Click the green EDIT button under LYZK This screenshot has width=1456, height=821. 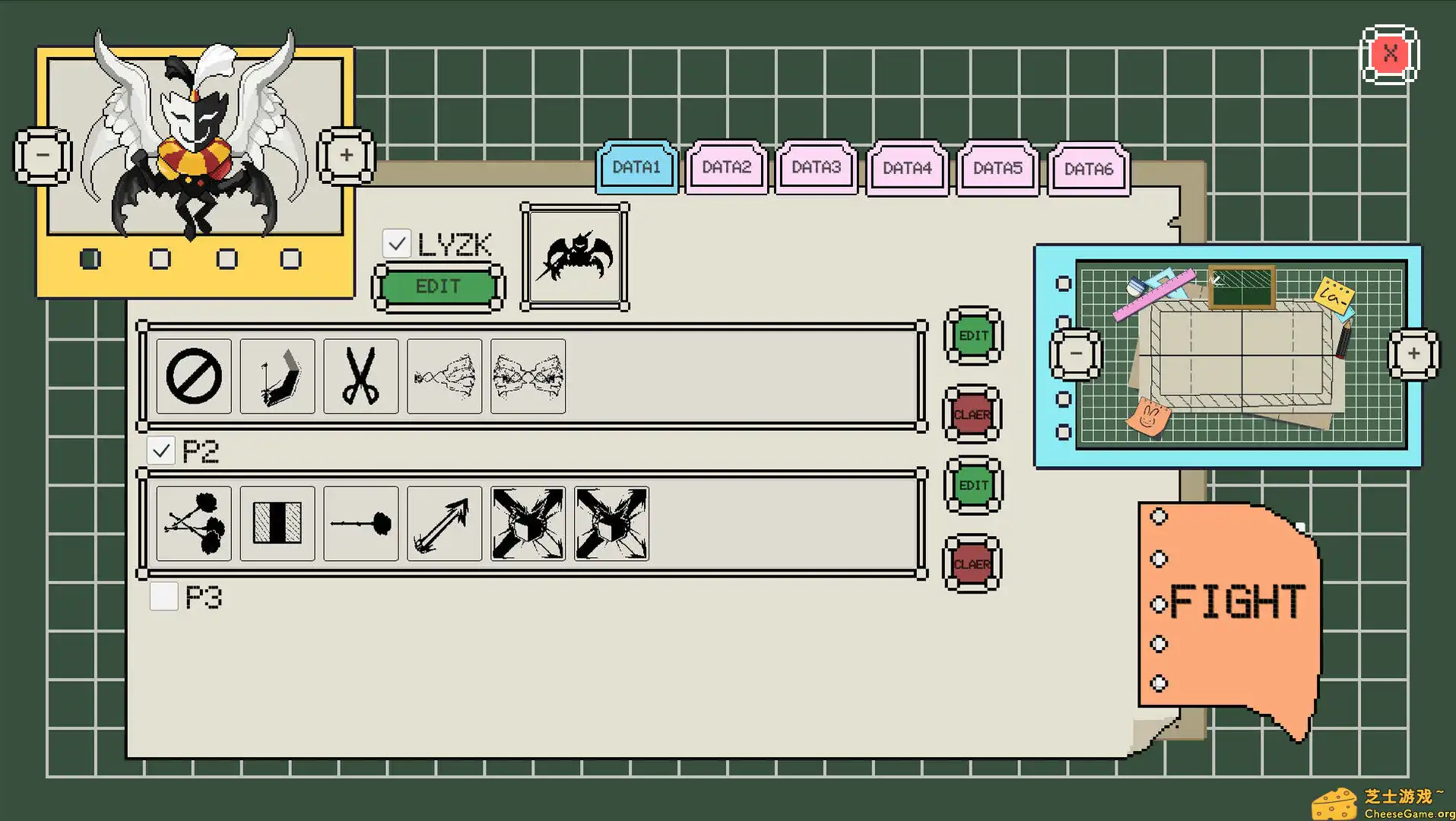pyautogui.click(x=437, y=287)
